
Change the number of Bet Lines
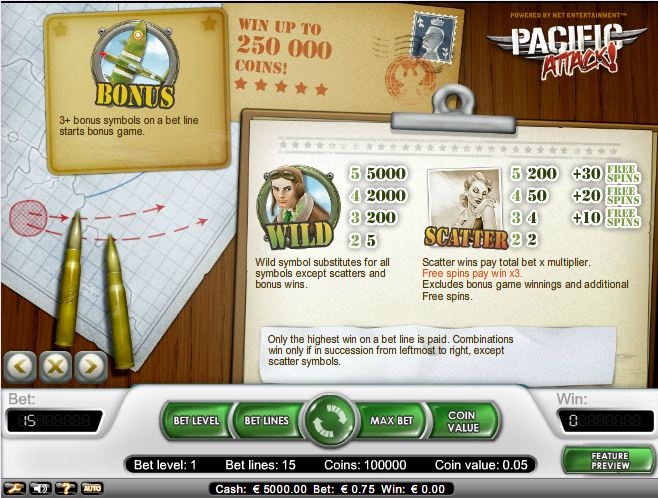click(x=266, y=421)
